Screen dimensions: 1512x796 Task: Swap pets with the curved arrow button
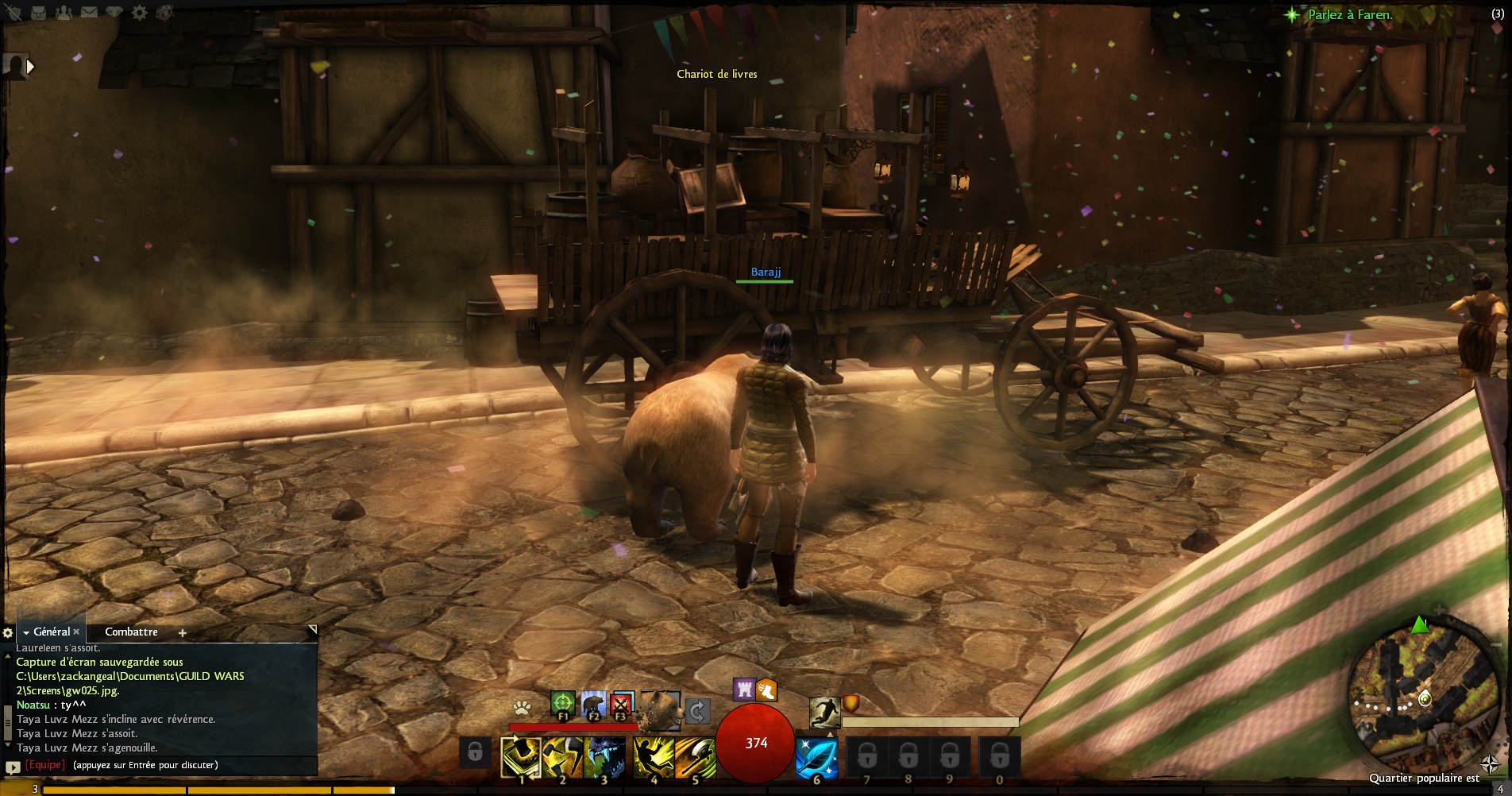[696, 711]
